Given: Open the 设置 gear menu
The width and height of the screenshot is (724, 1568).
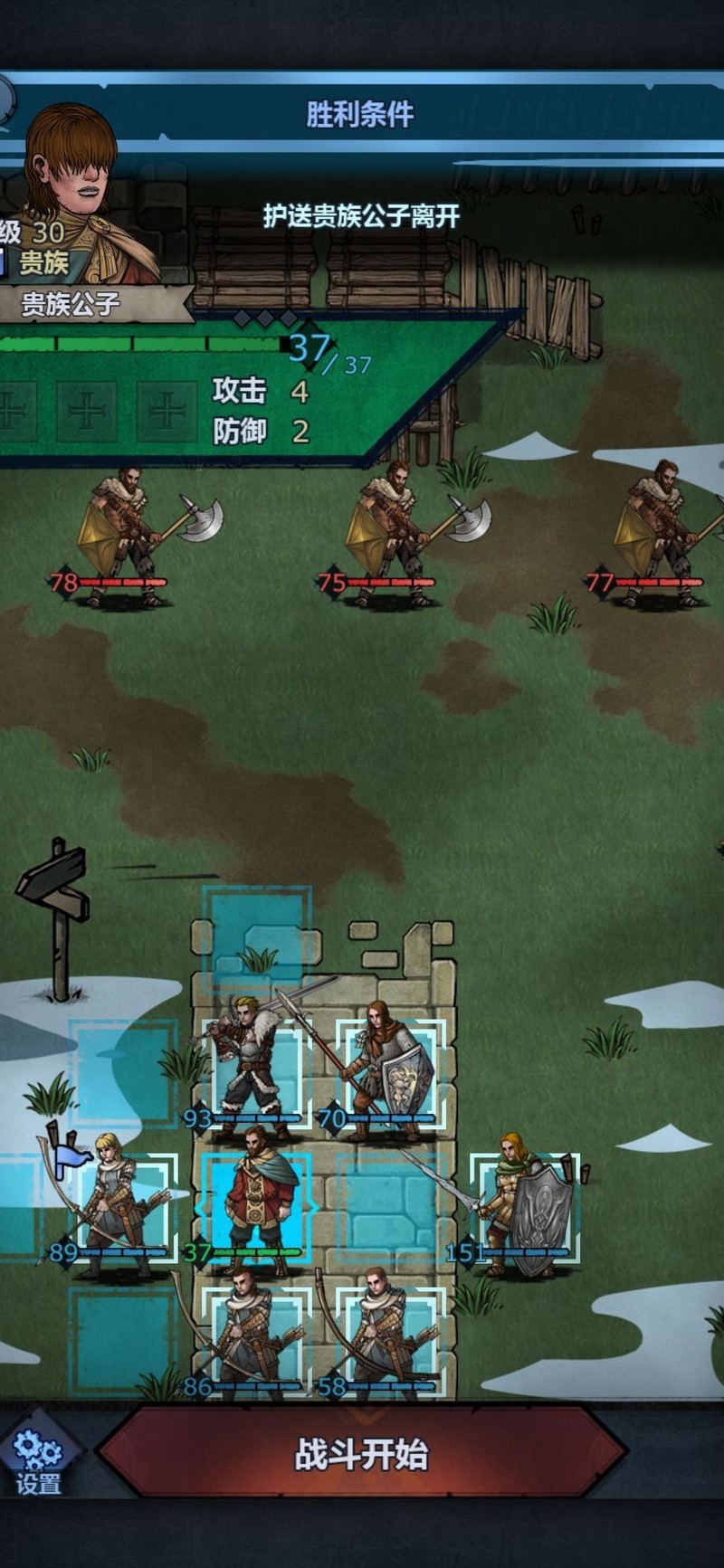Looking at the screenshot, I should [x=38, y=1462].
